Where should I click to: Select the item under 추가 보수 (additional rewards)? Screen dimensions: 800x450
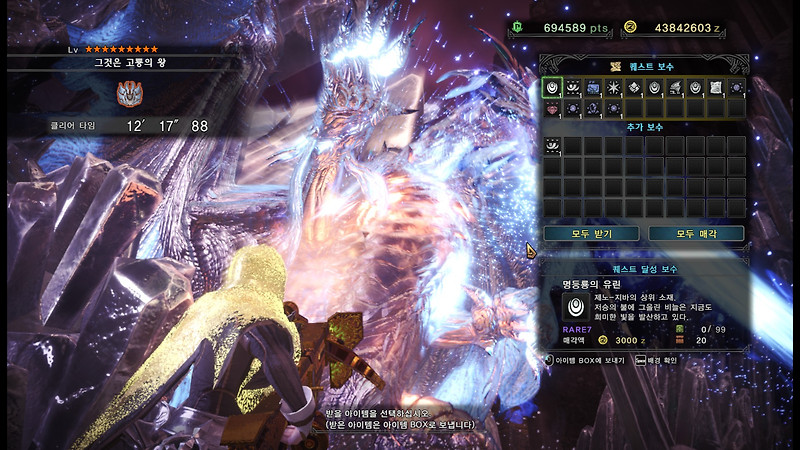coord(552,146)
